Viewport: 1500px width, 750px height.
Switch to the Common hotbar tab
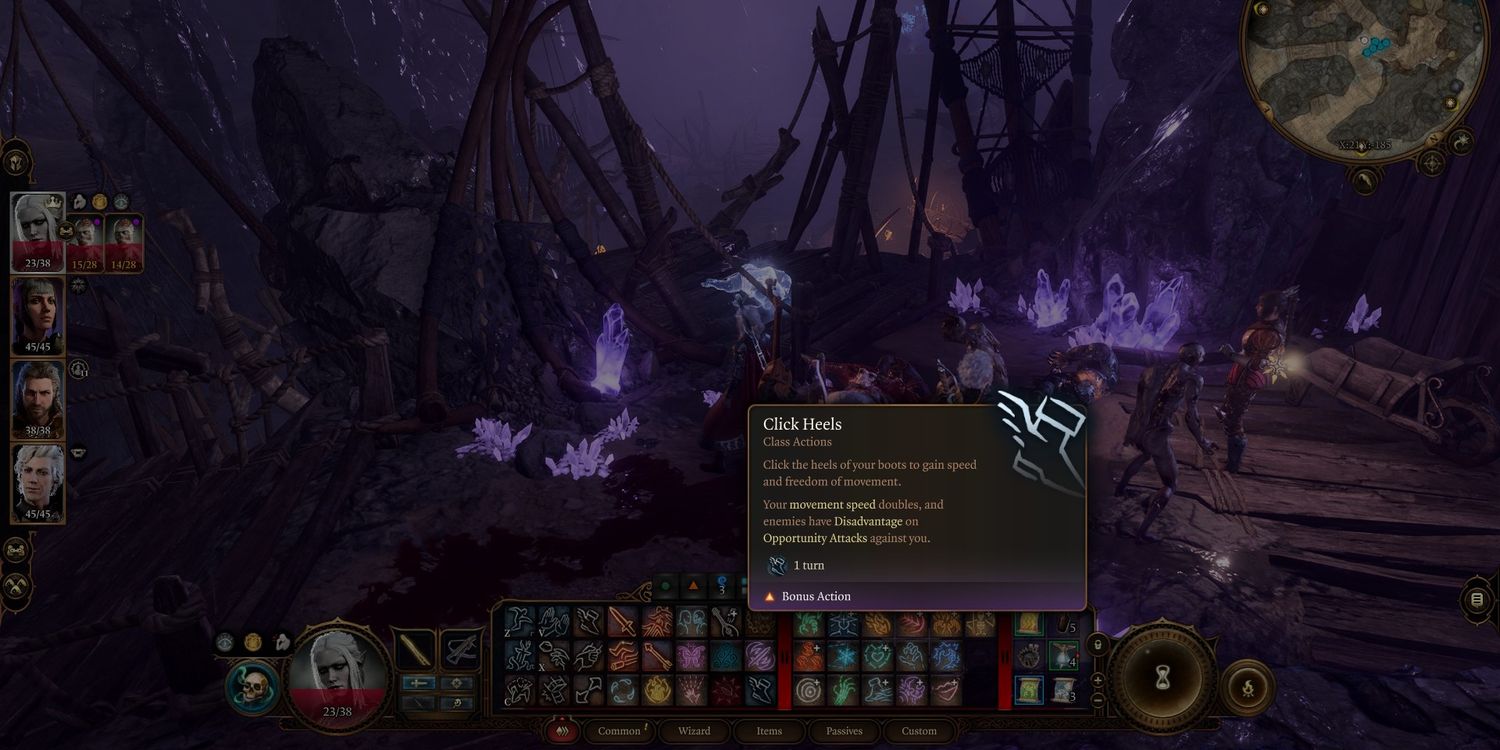tap(619, 731)
